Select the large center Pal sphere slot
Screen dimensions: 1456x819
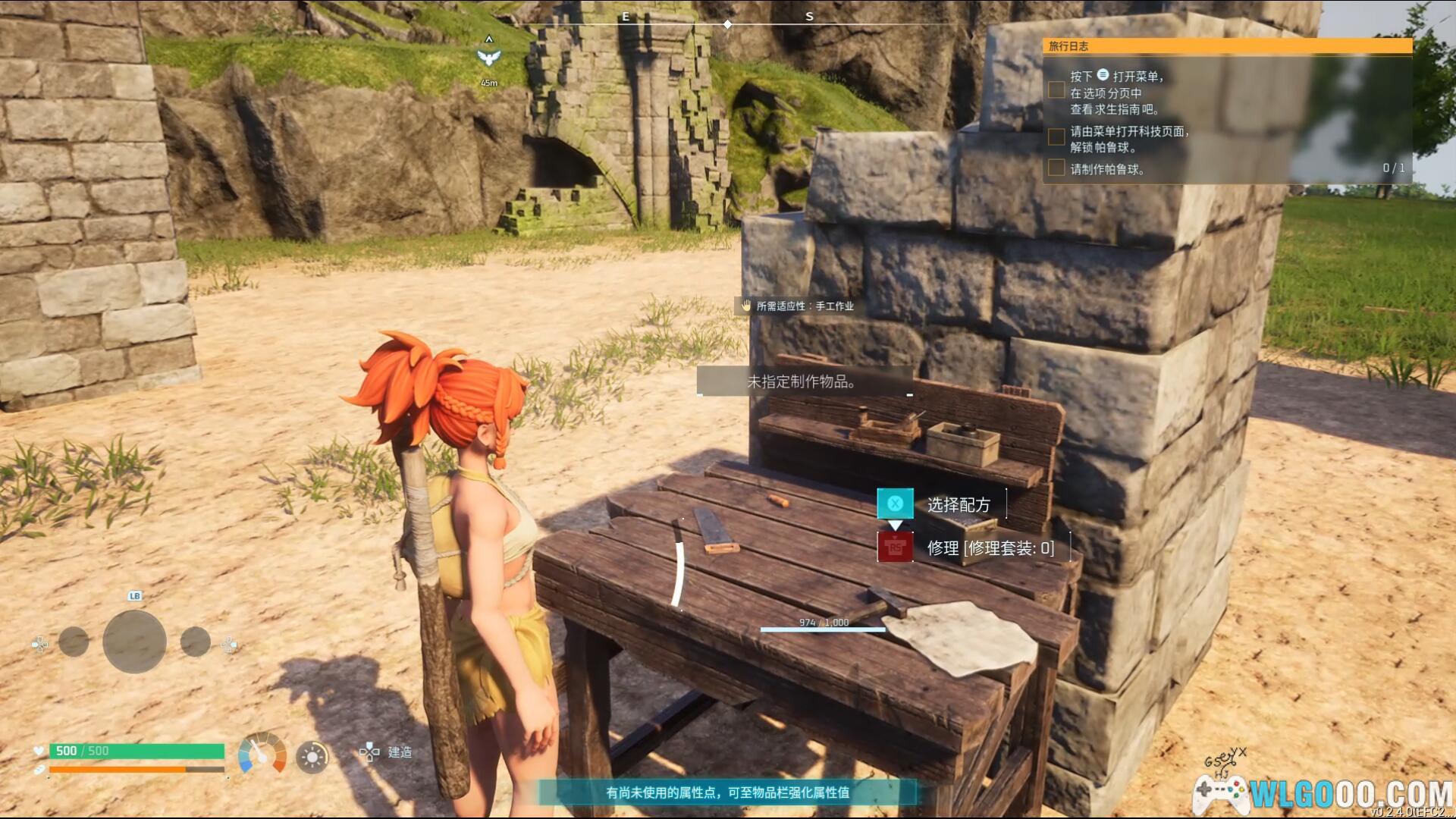134,642
